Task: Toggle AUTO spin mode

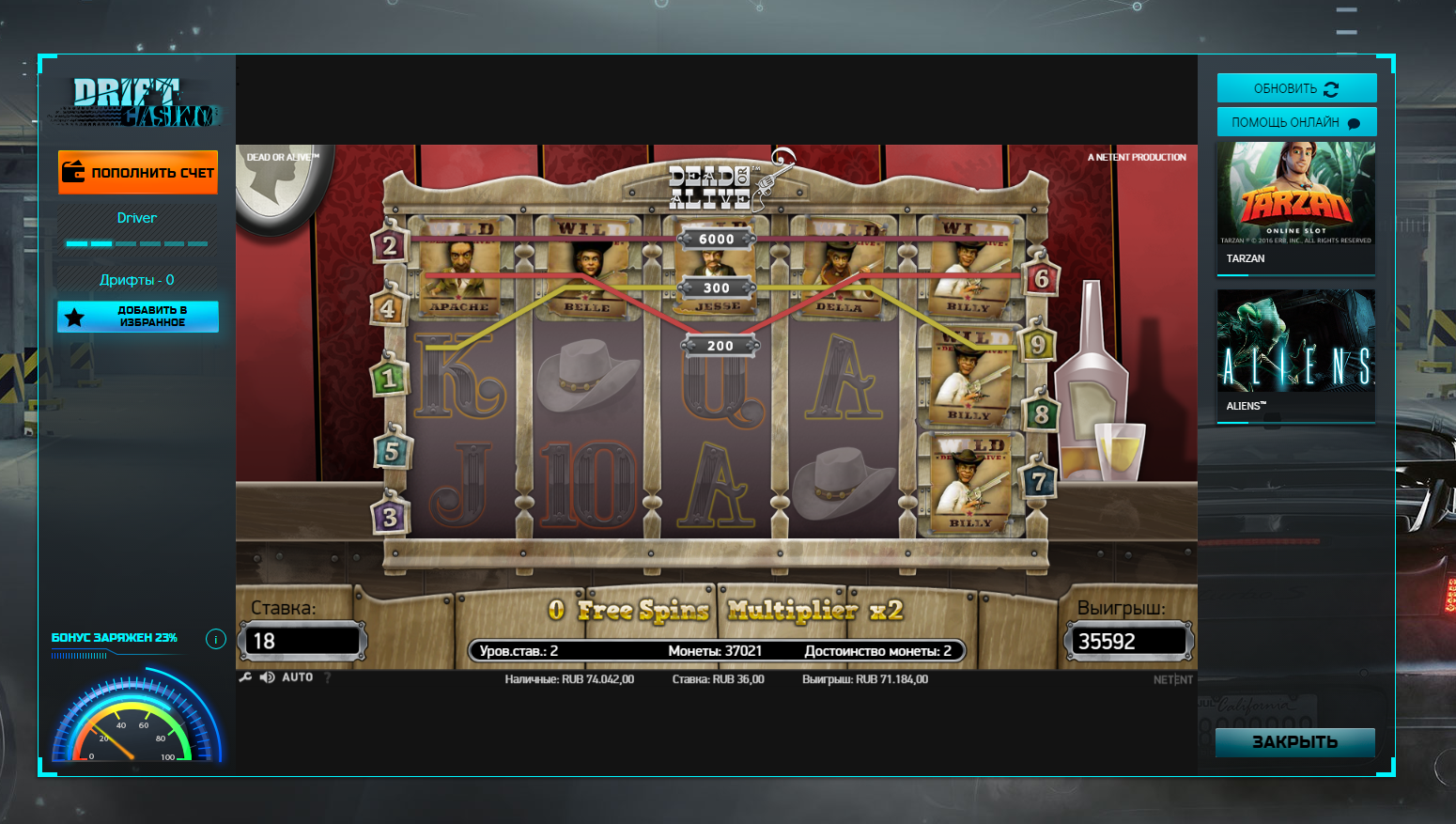Action: click(297, 676)
